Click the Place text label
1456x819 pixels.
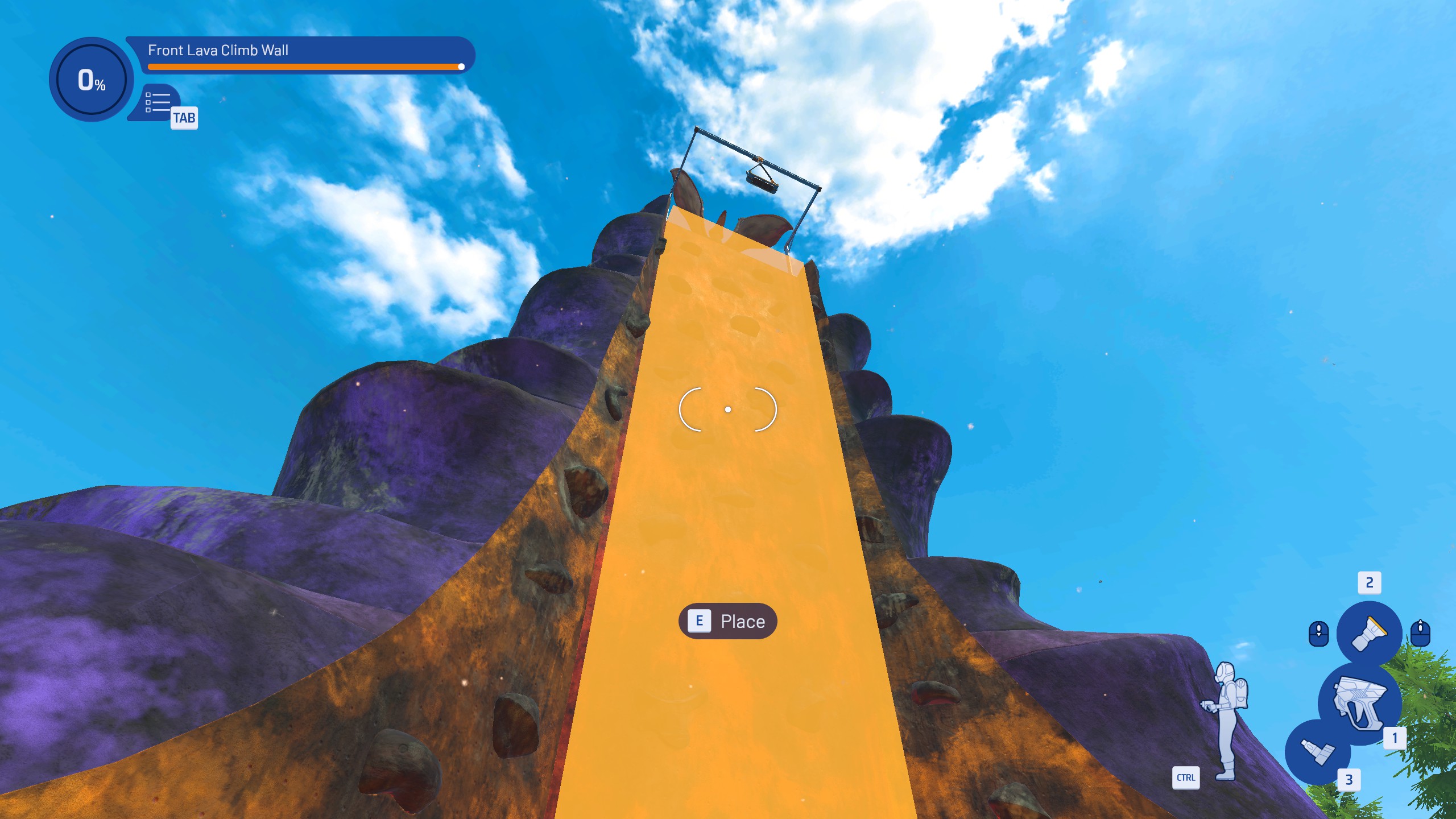click(x=742, y=622)
